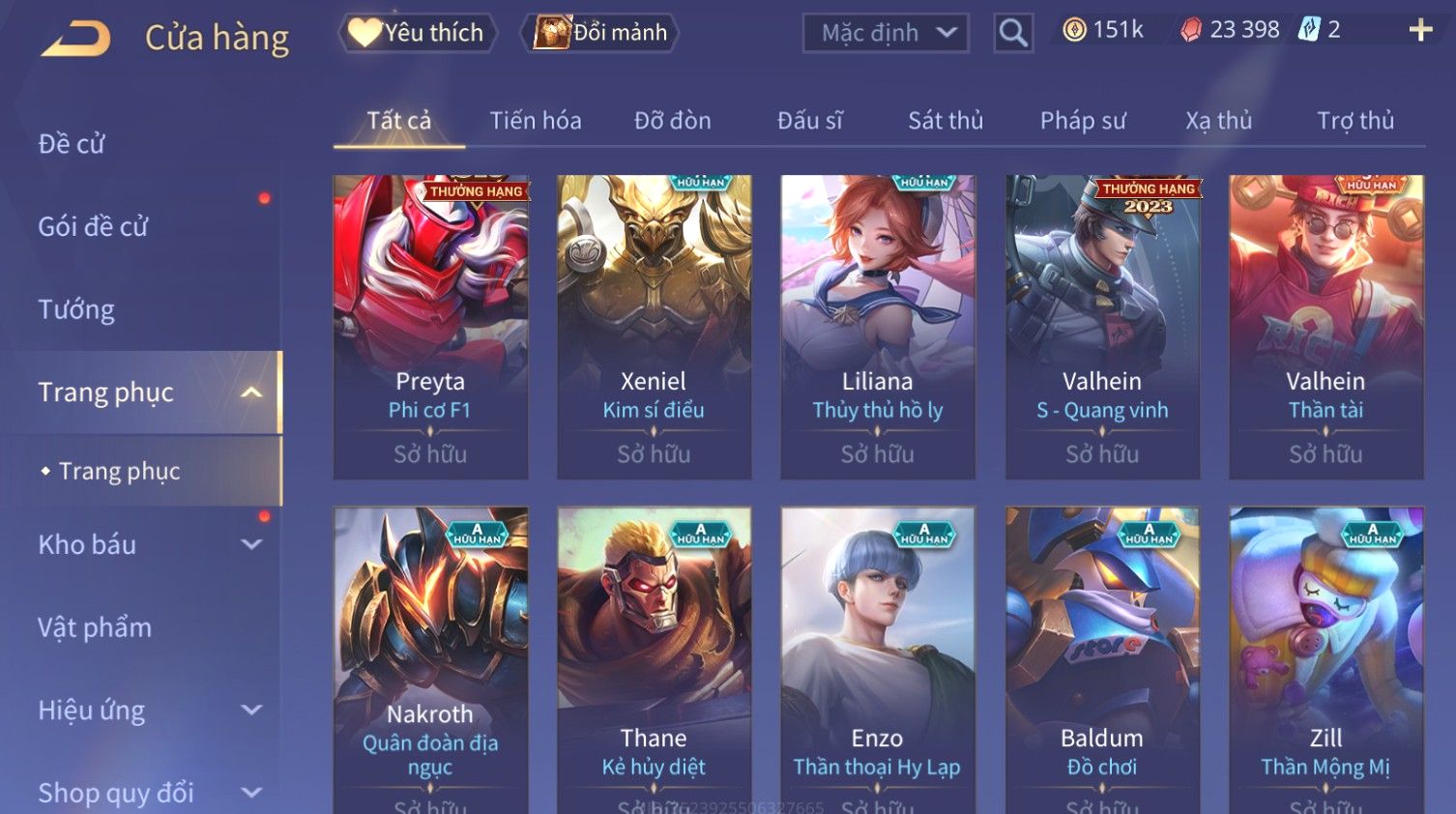Screen dimensions: 1456x814
Task: Open the Yêu thích favorites list
Action: 417,33
